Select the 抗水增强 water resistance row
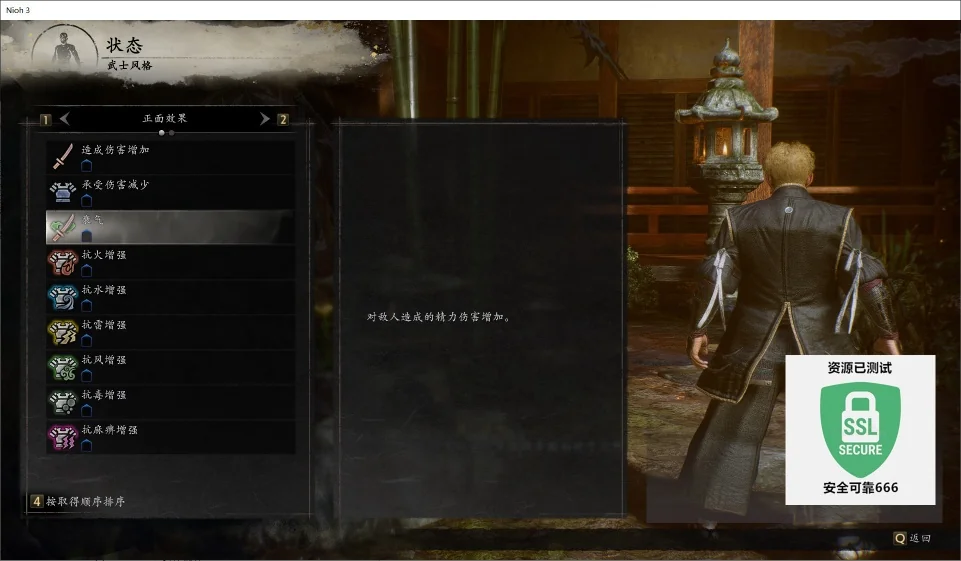 tap(170, 297)
